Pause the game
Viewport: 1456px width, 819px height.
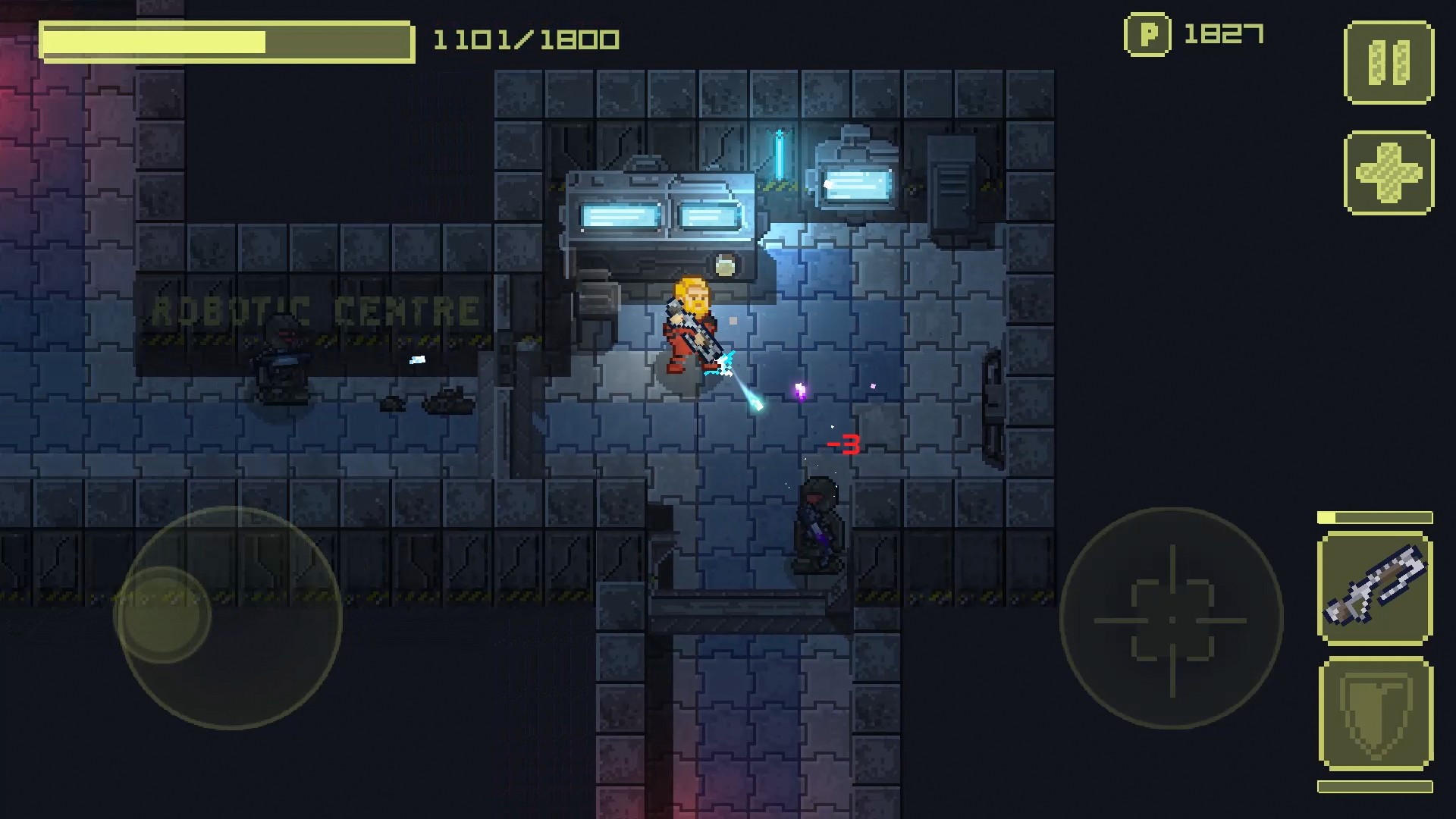(x=1389, y=62)
